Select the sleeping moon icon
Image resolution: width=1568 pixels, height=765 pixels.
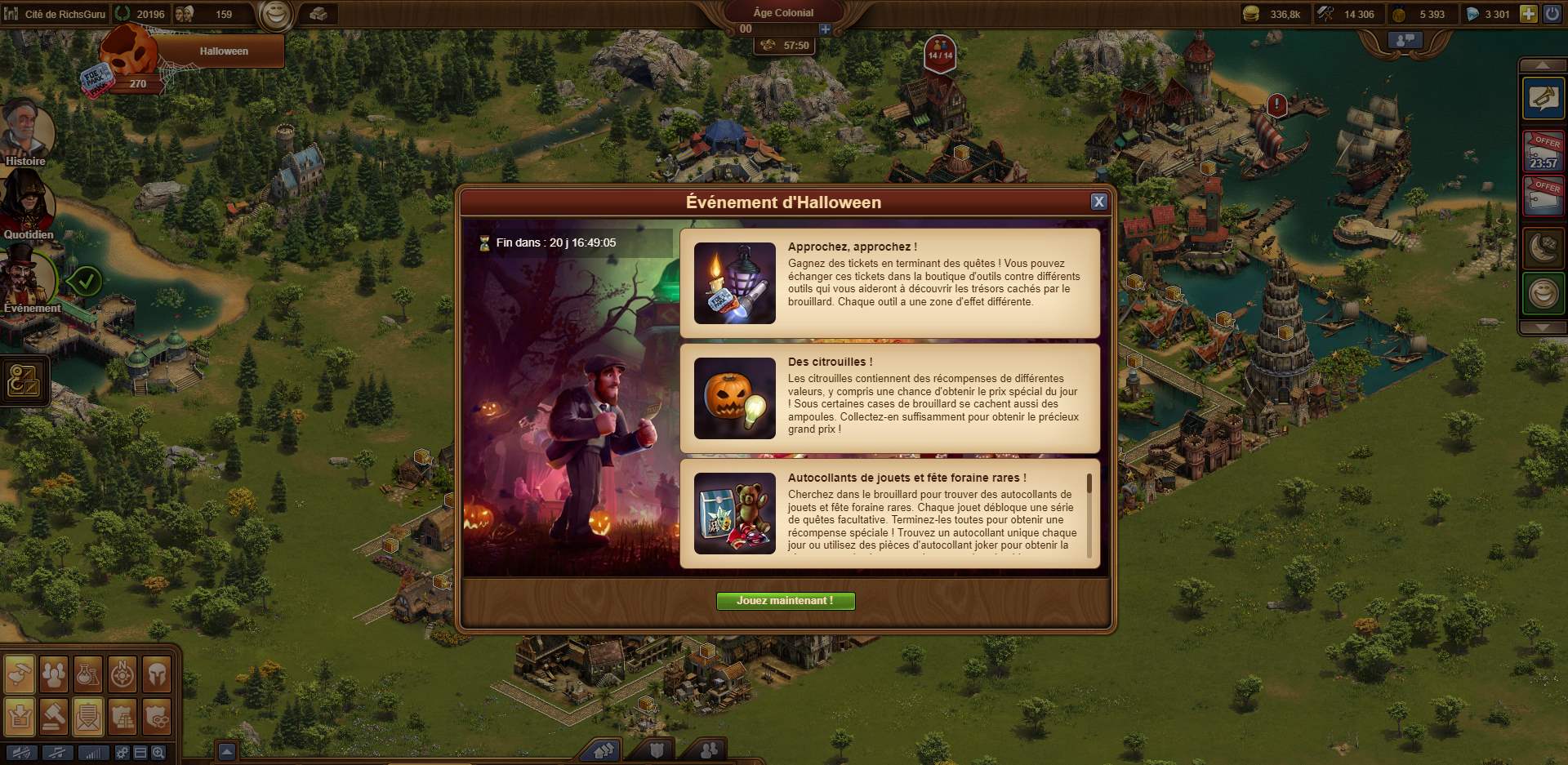click(x=1543, y=248)
